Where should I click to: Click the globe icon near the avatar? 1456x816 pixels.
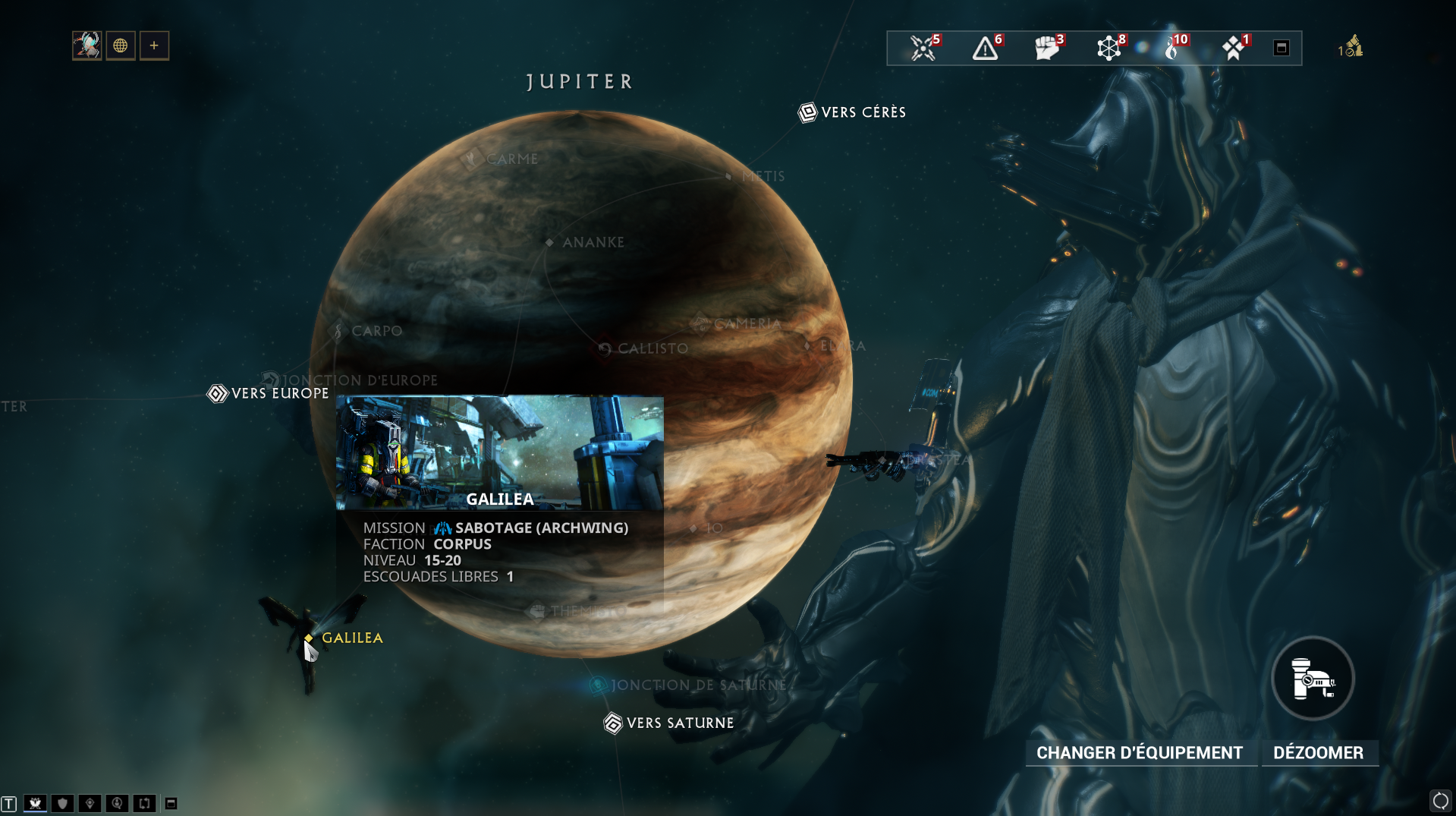click(x=120, y=46)
